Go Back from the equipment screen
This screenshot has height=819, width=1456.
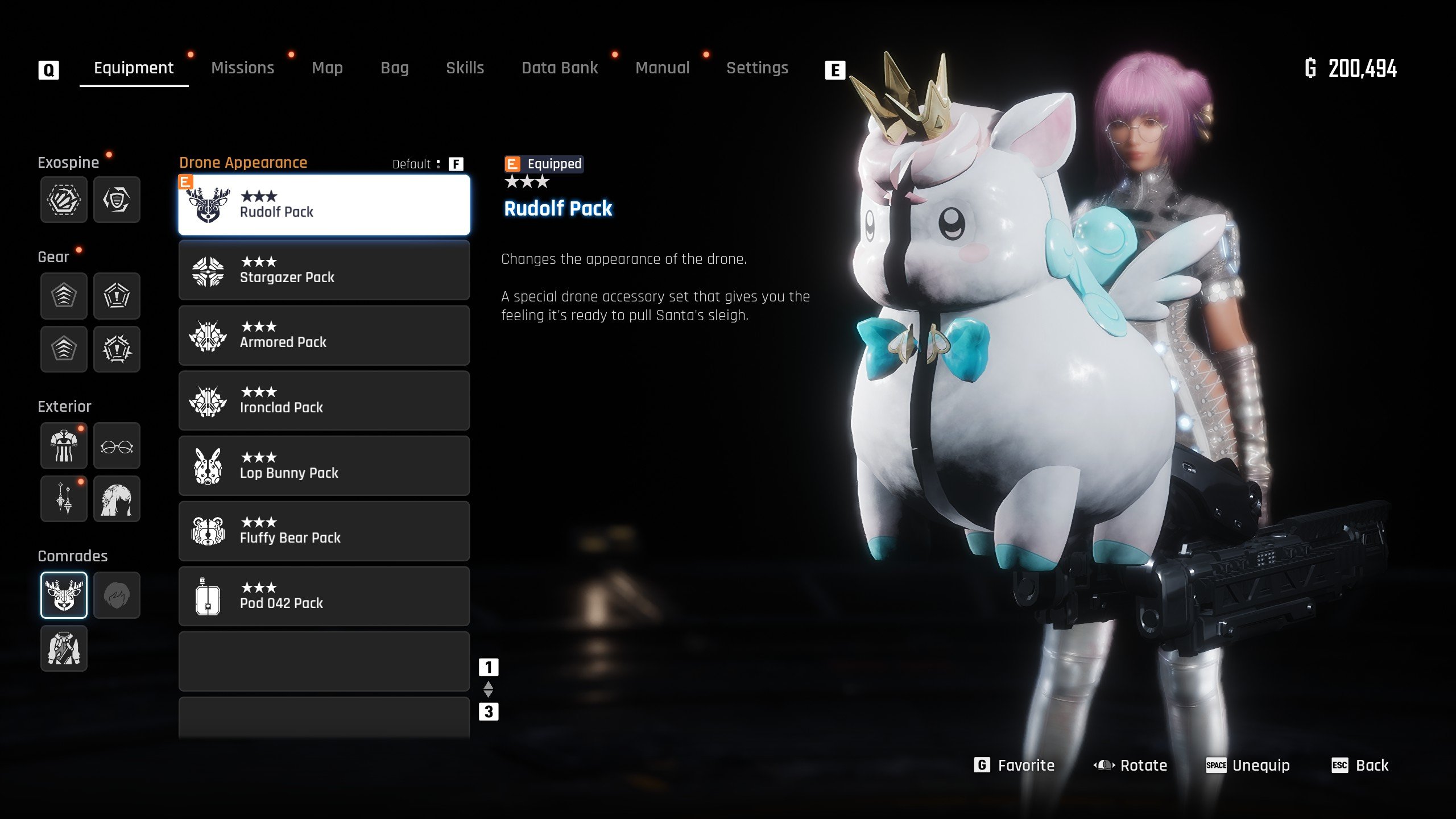[x=1360, y=766]
